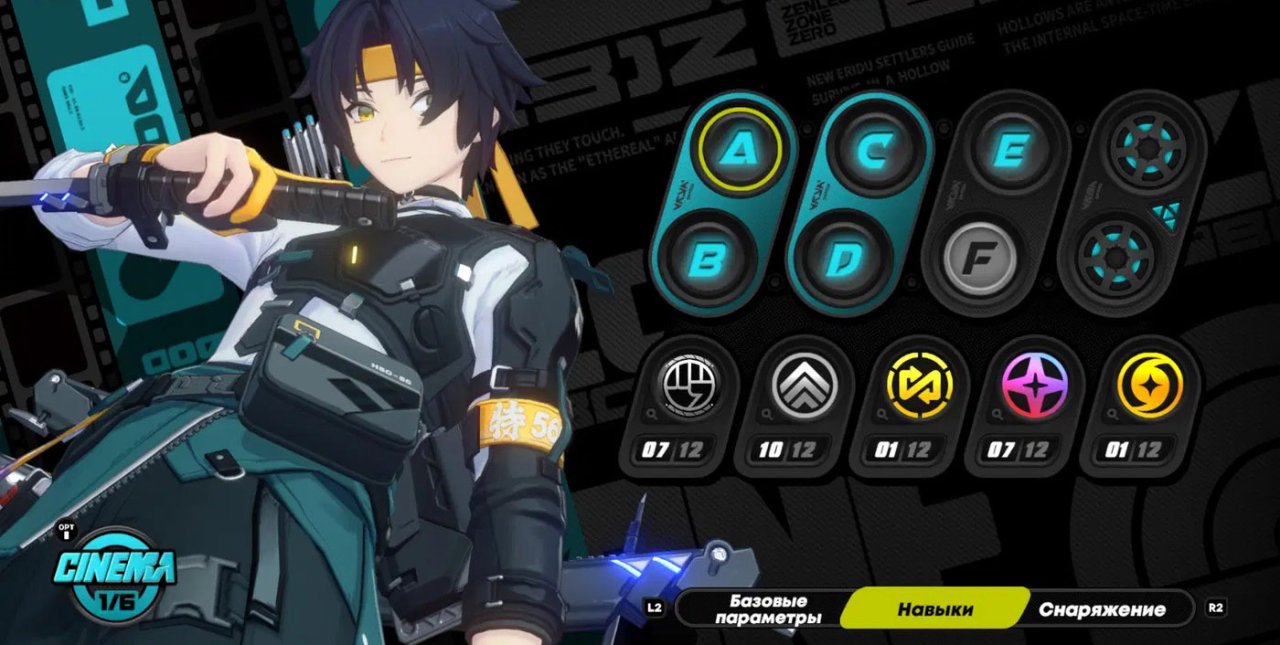Click the core skill node E
1280x645 pixels.
click(1009, 150)
